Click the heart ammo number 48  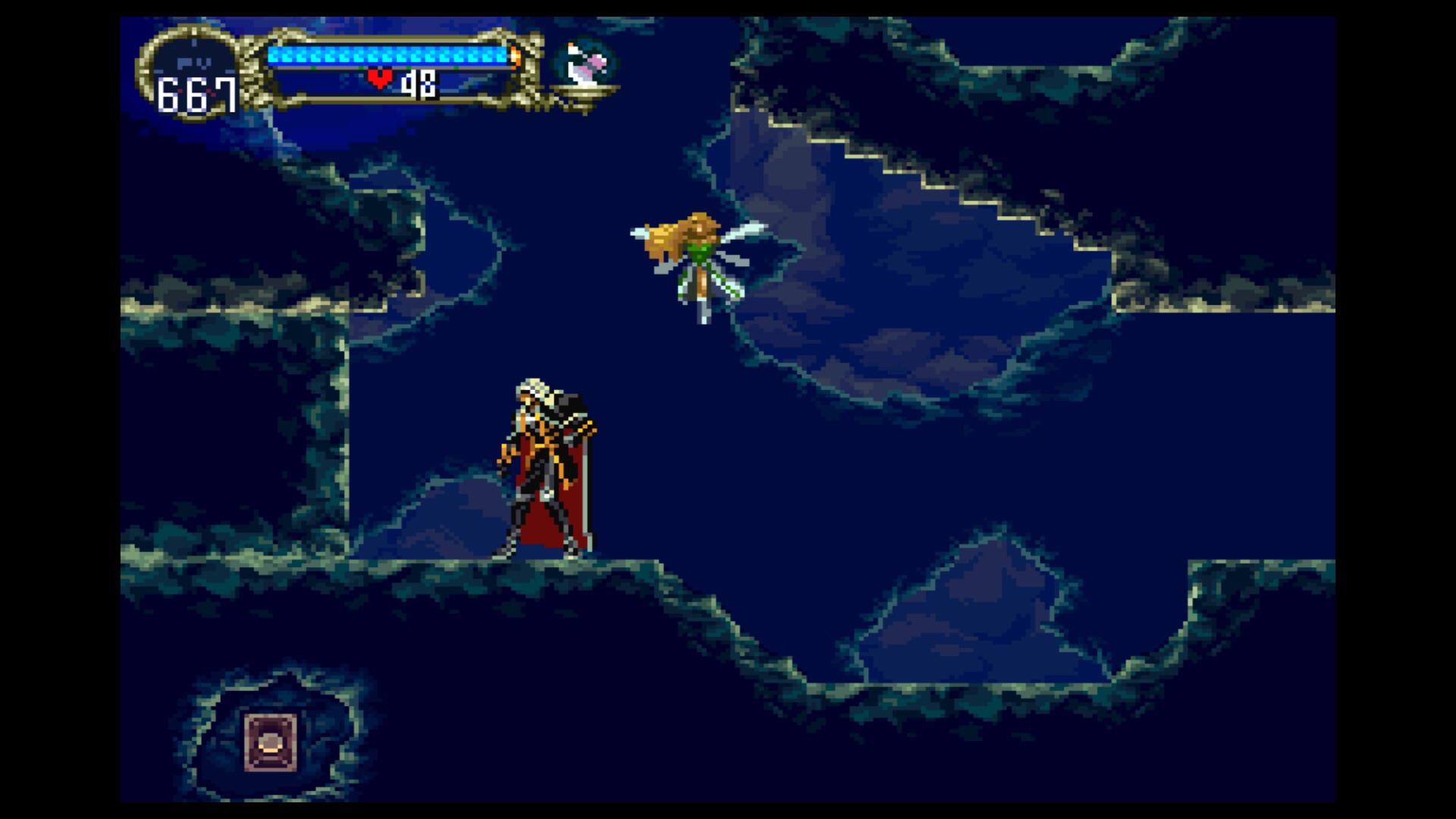coord(418,82)
